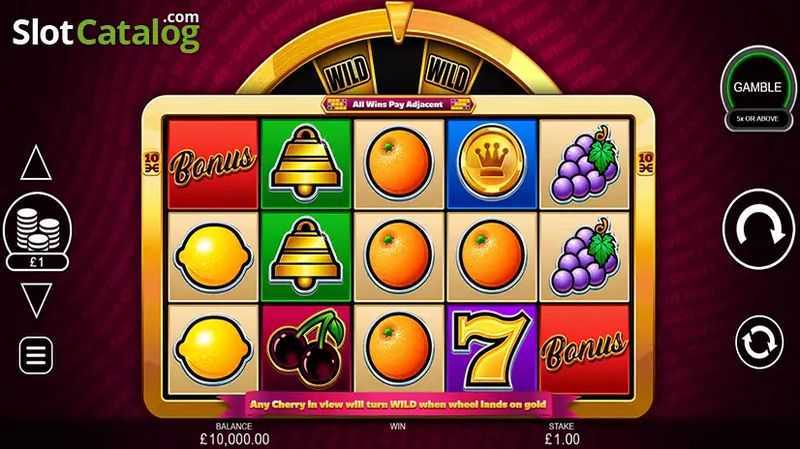Activate the Gamble button
This screenshot has width=800, height=449.
[x=758, y=89]
